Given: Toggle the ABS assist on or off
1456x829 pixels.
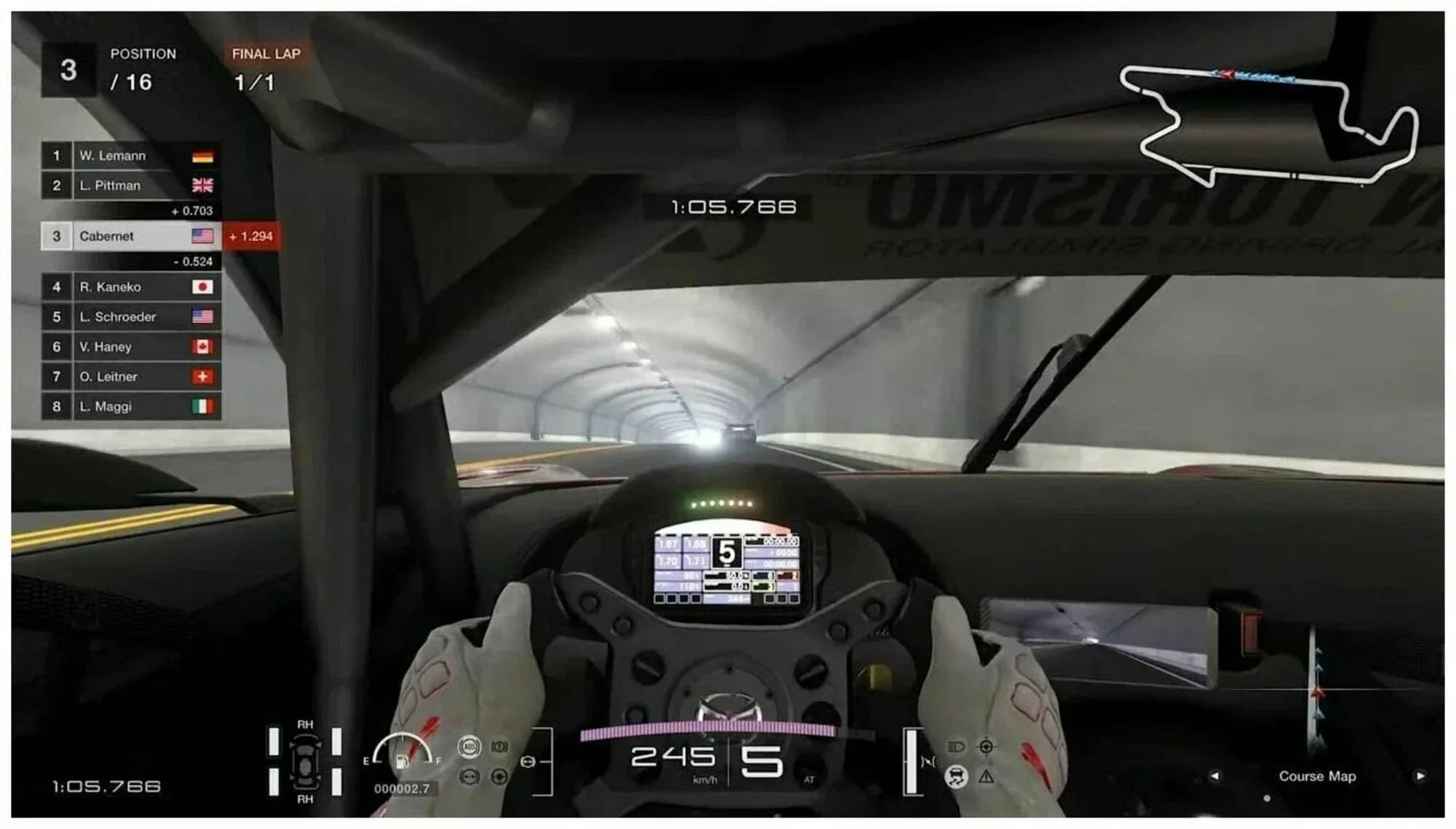Looking at the screenshot, I should [x=470, y=747].
